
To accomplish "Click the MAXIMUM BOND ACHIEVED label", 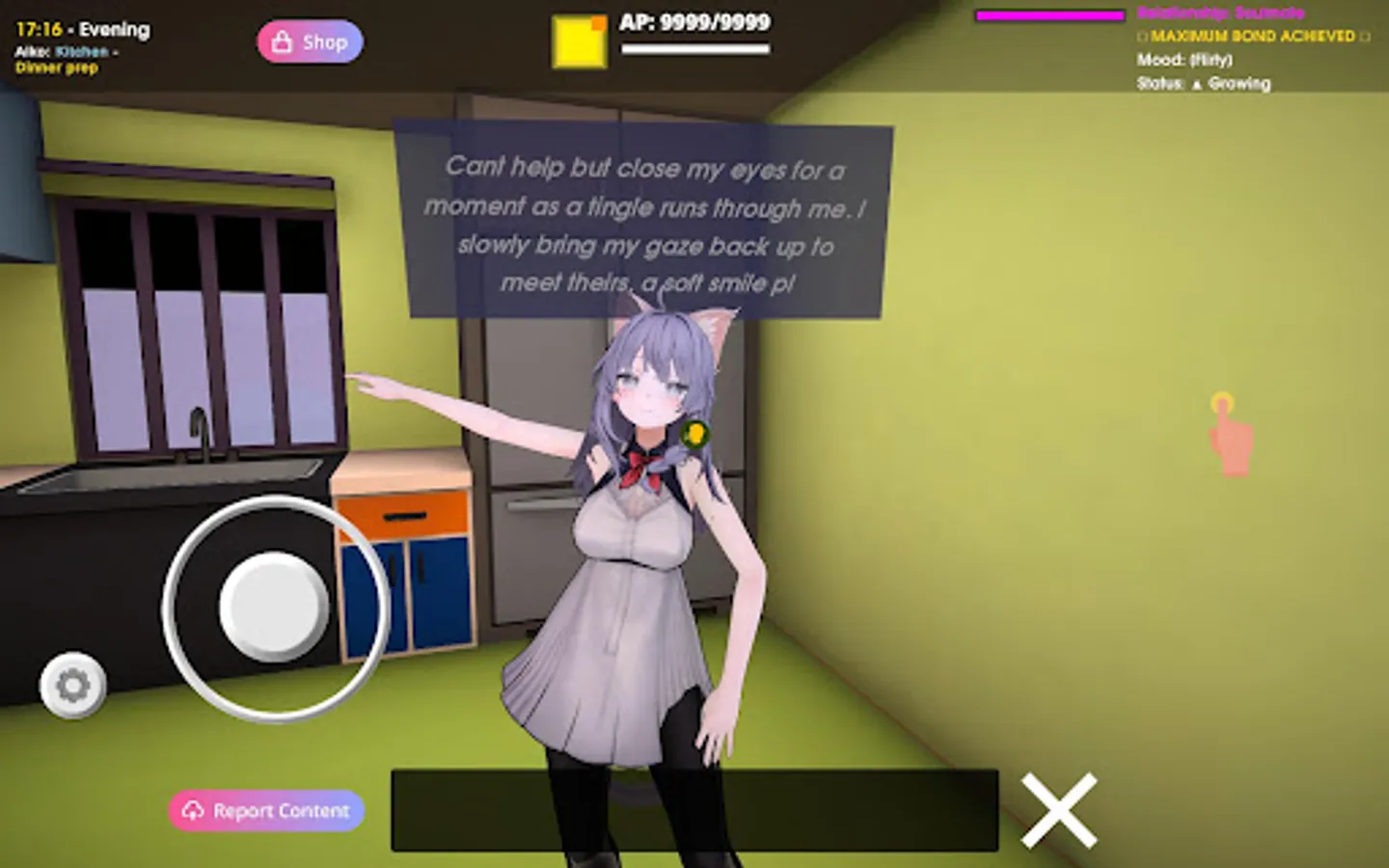I will click(x=1249, y=37).
